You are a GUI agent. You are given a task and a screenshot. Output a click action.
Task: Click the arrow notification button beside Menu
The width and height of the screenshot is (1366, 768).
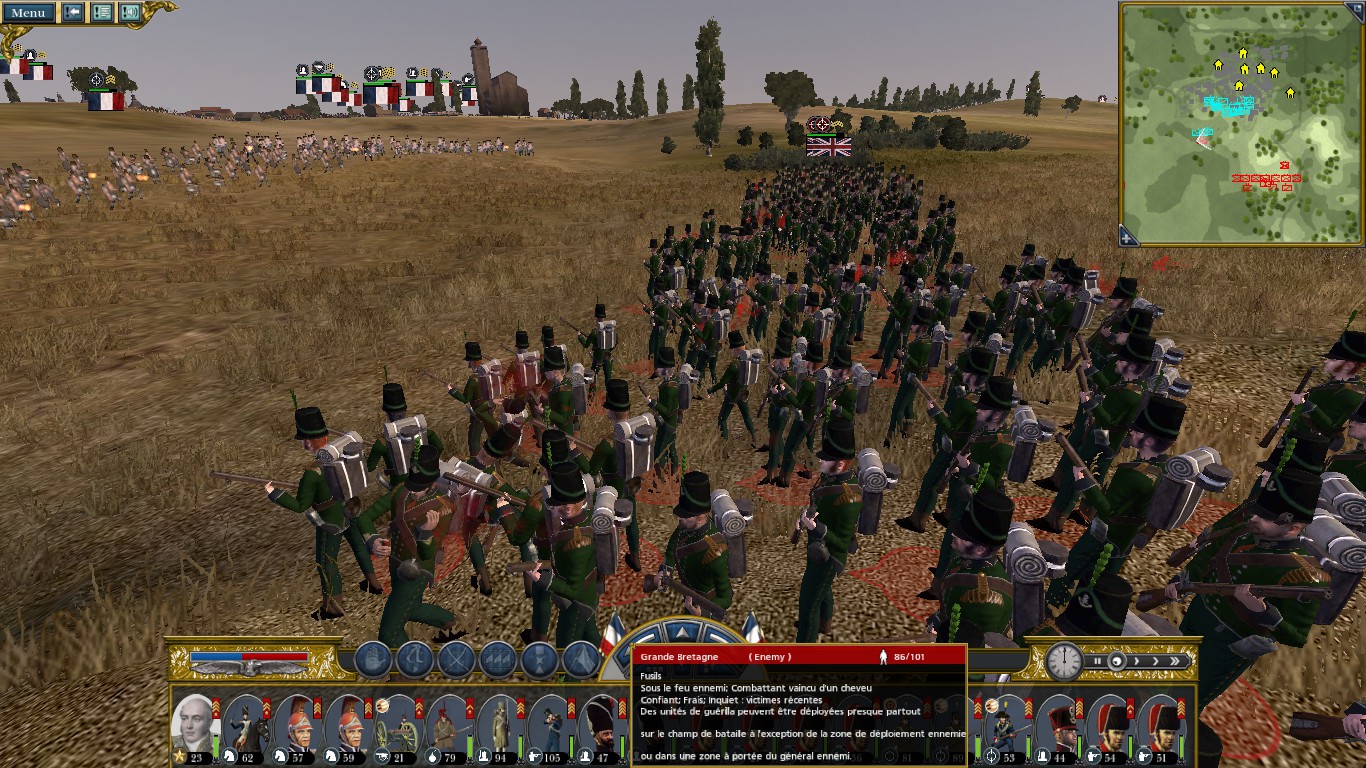point(73,13)
